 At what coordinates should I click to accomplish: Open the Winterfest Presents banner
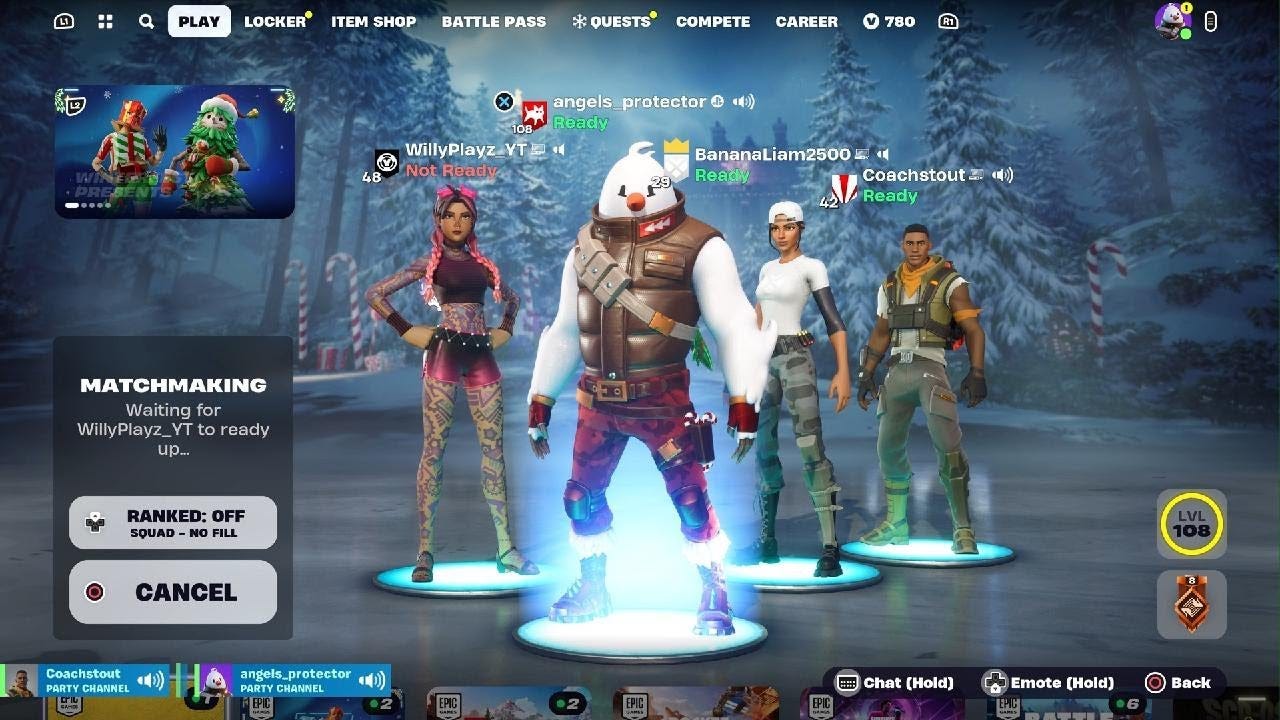175,150
